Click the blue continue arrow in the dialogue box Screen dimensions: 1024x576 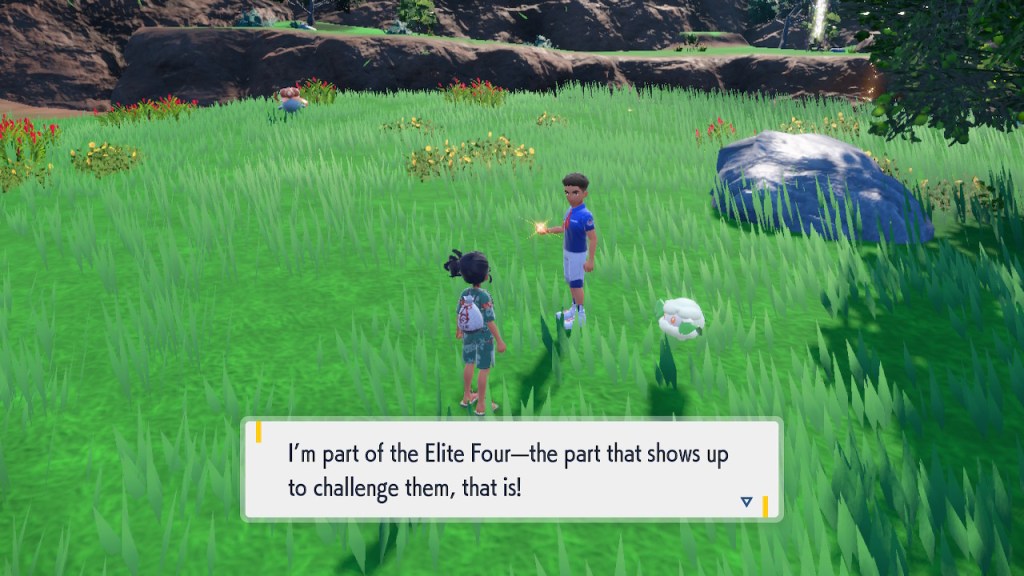[746, 502]
